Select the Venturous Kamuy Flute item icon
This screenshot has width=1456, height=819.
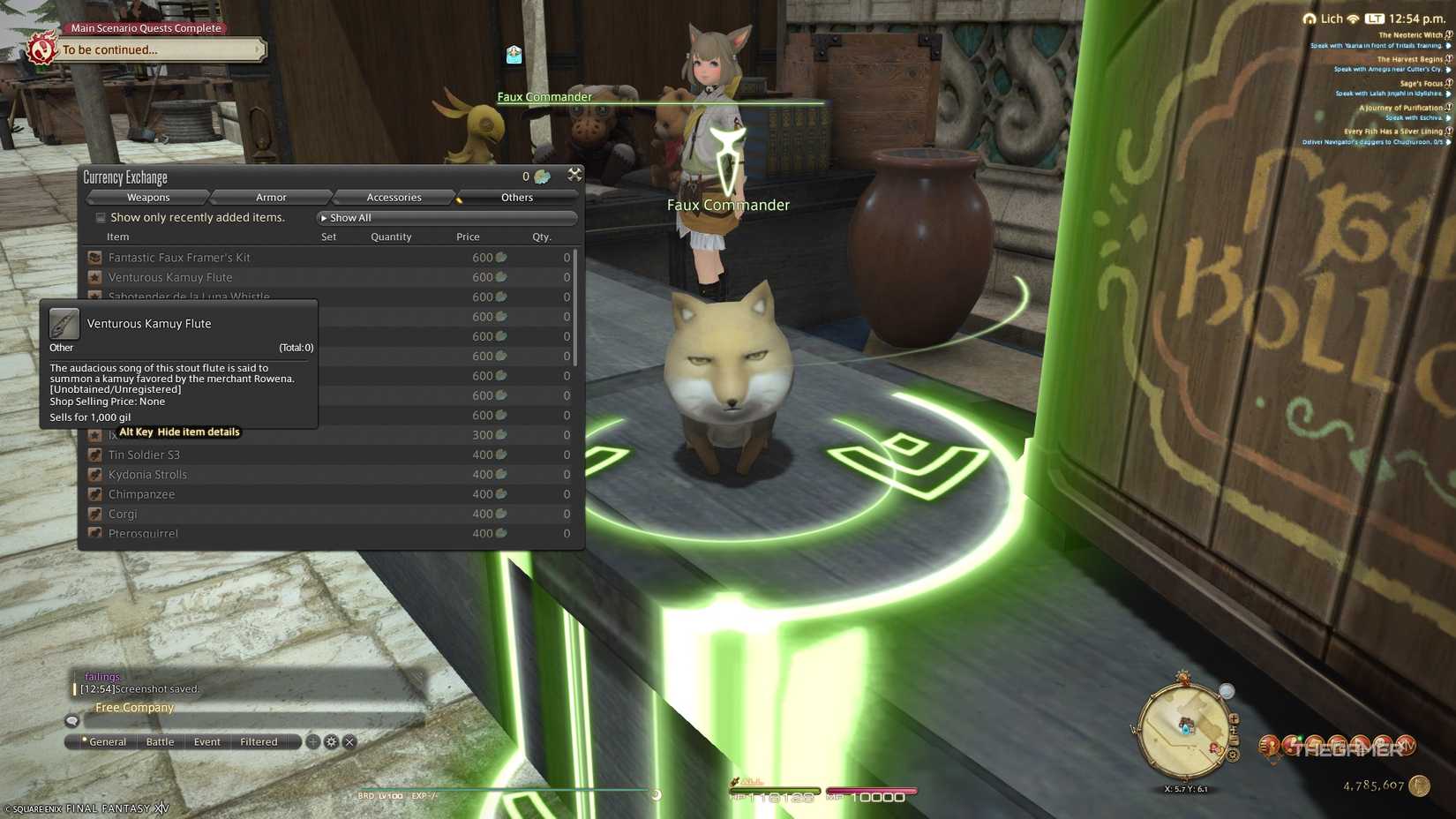[94, 277]
